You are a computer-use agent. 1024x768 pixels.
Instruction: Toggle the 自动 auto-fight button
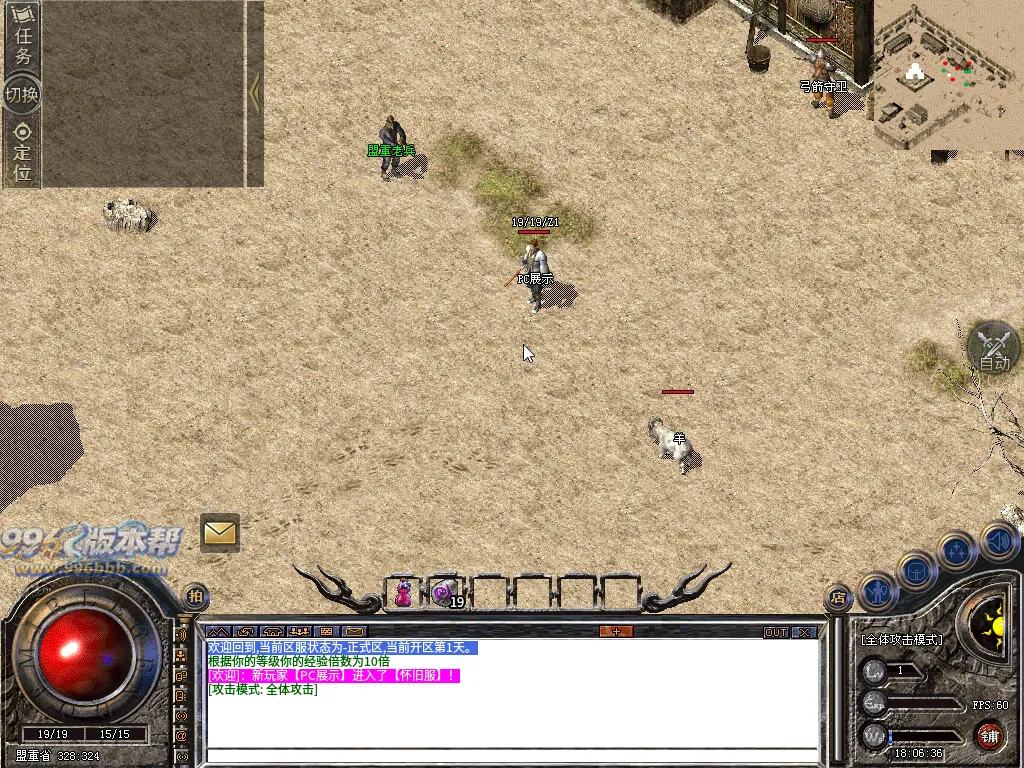click(993, 349)
